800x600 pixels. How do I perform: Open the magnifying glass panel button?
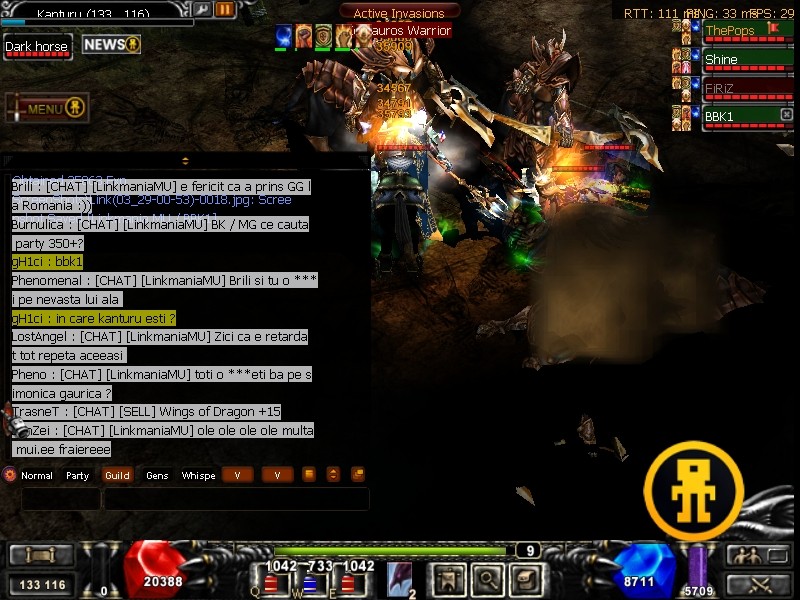487,578
